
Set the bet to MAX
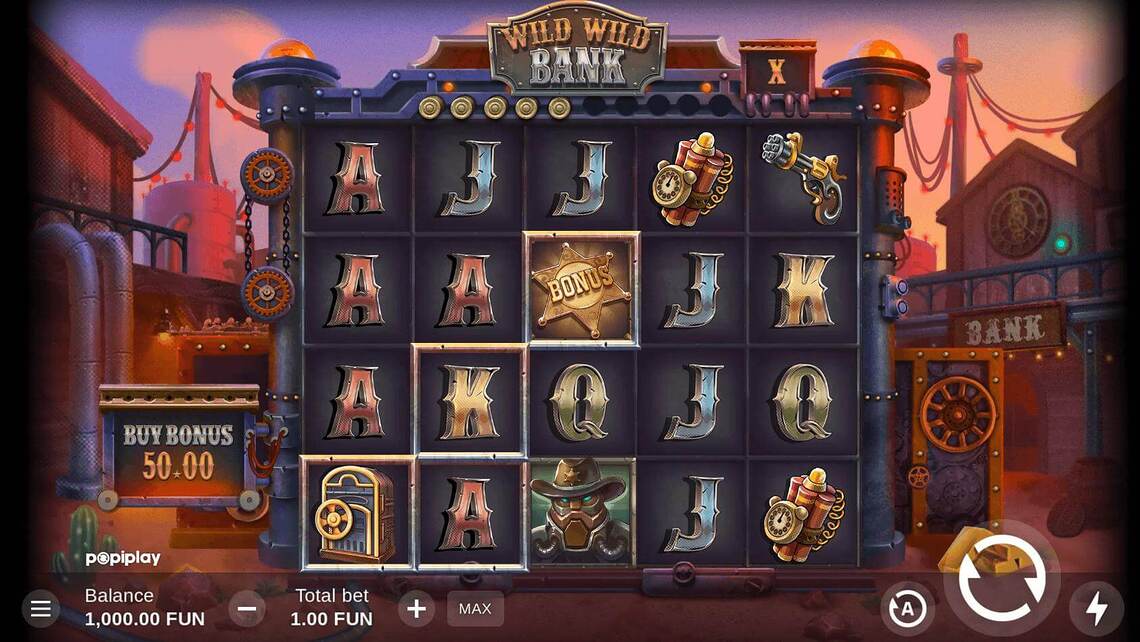tap(475, 608)
